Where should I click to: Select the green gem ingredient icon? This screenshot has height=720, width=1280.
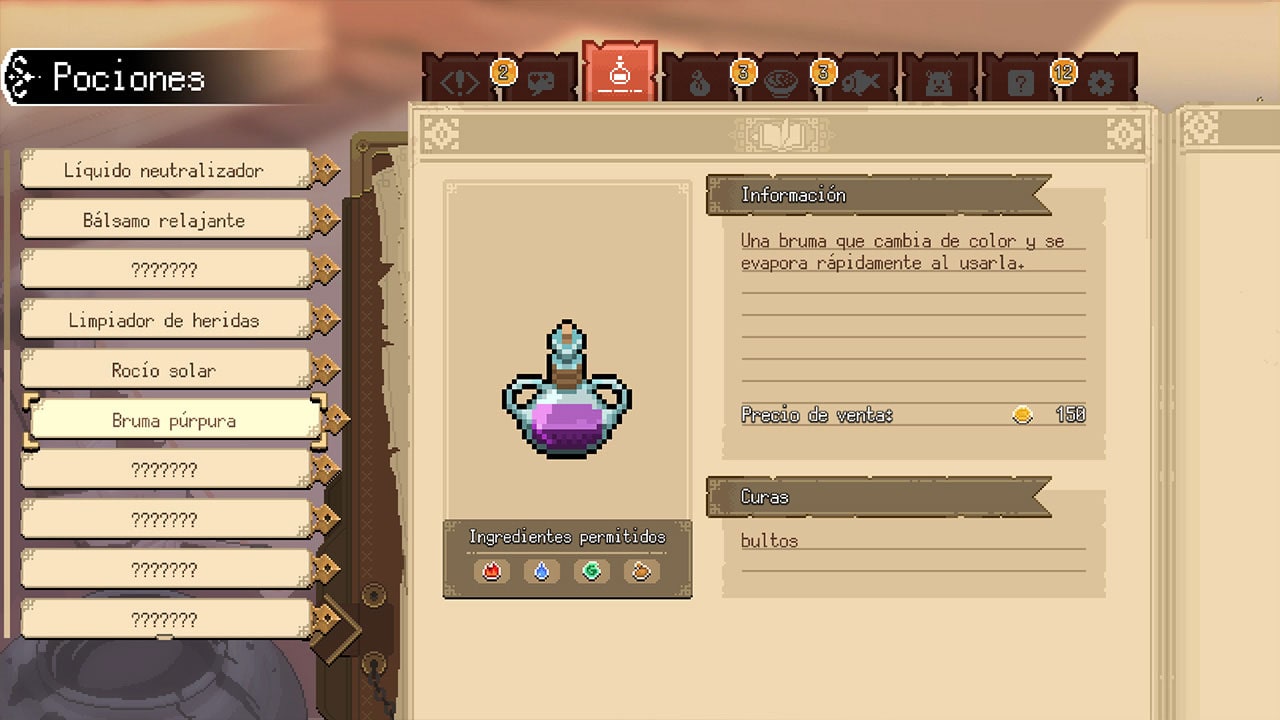click(x=592, y=571)
